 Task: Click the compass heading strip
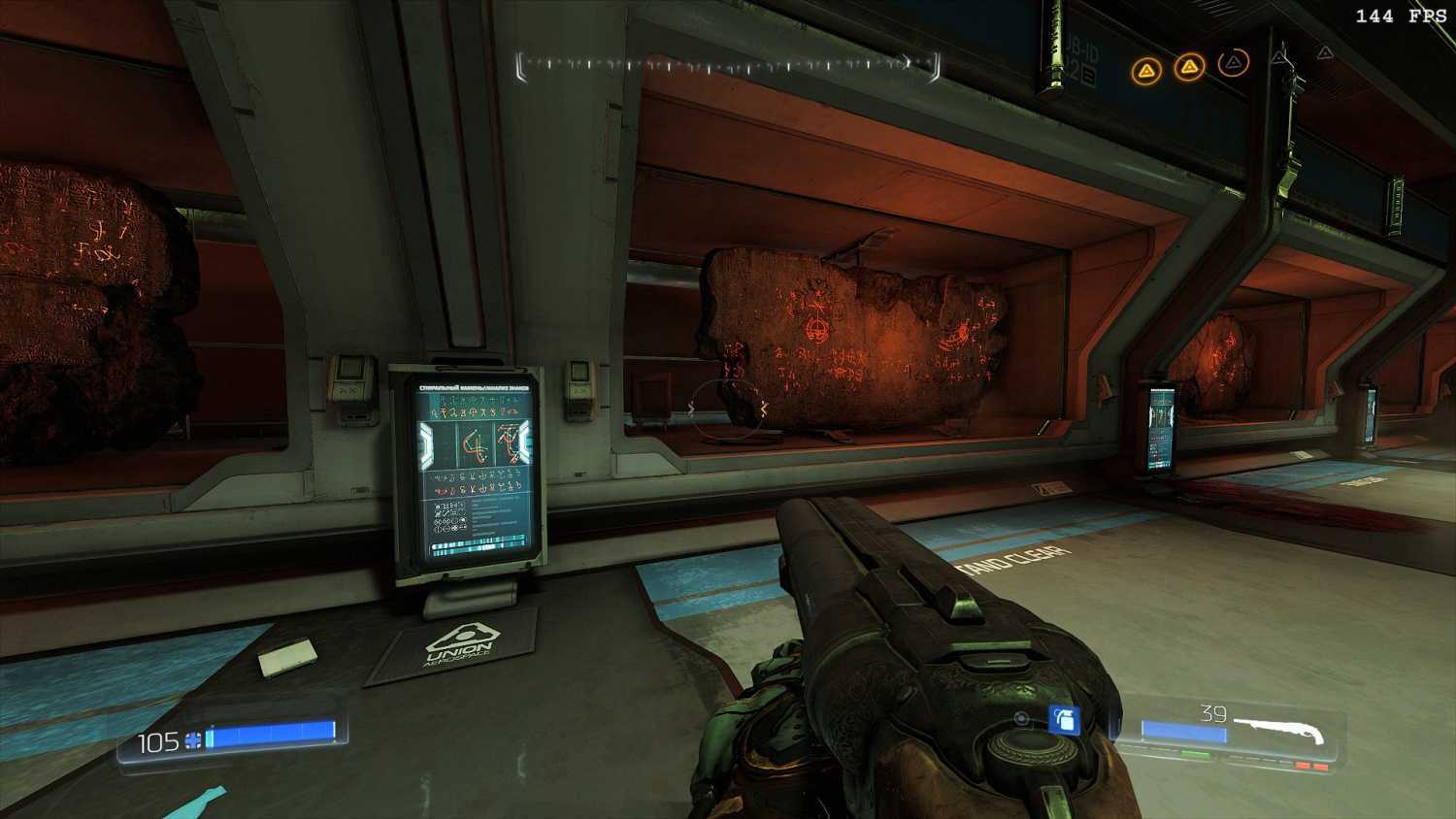(728, 65)
